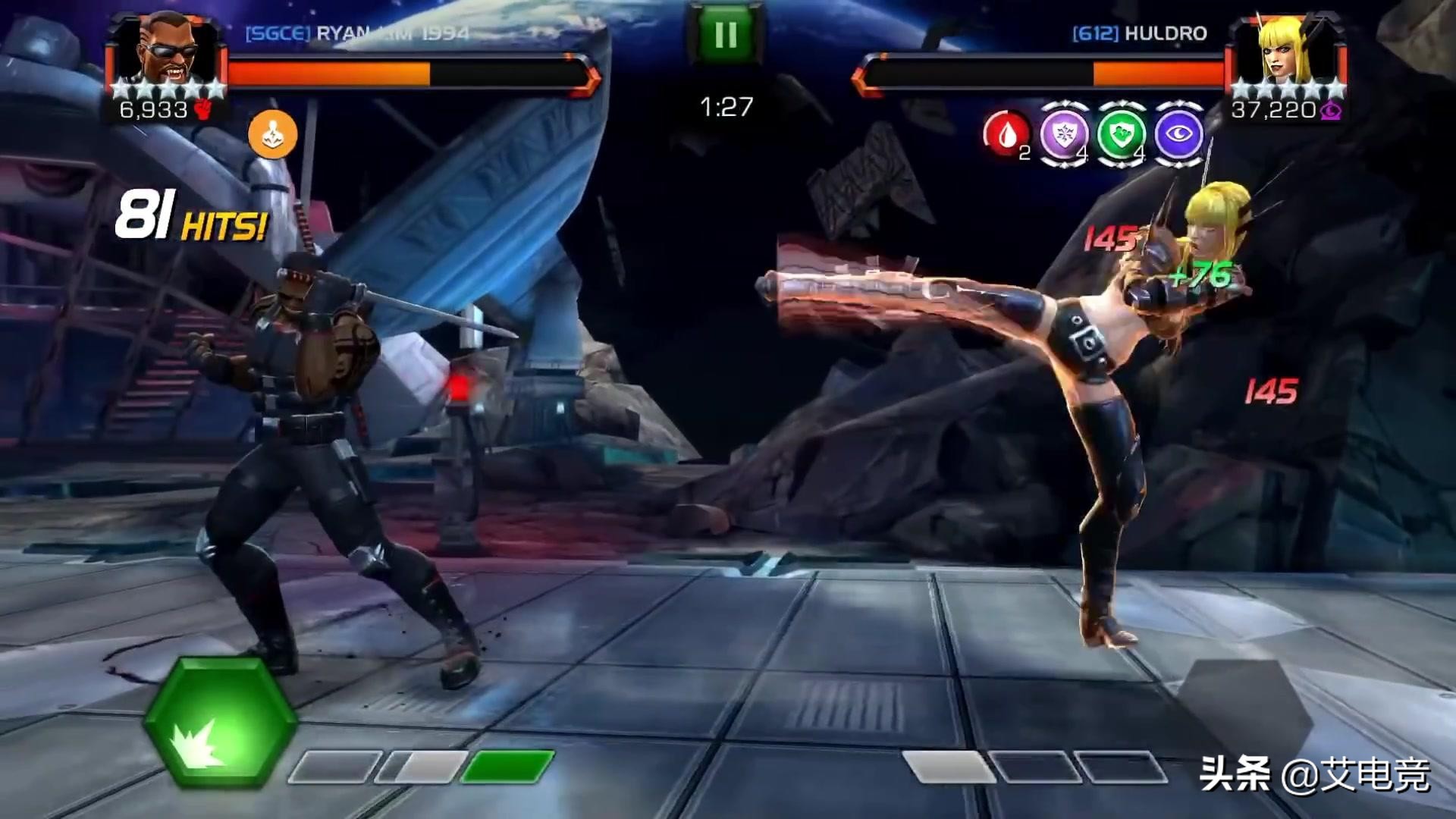
Task: Select the green heart shield buff icon
Action: tap(1121, 134)
